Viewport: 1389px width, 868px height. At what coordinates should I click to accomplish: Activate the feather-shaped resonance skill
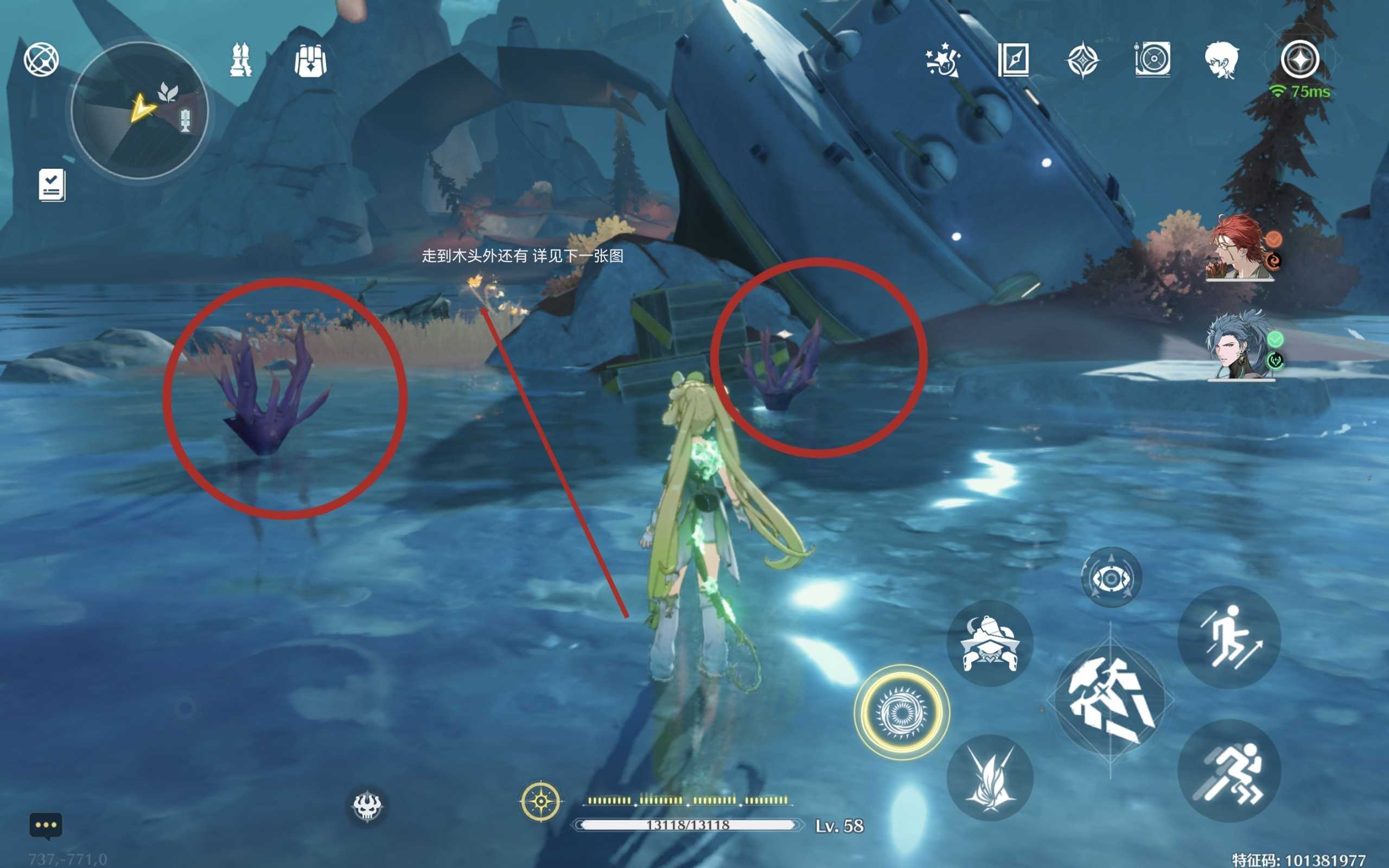point(990,778)
